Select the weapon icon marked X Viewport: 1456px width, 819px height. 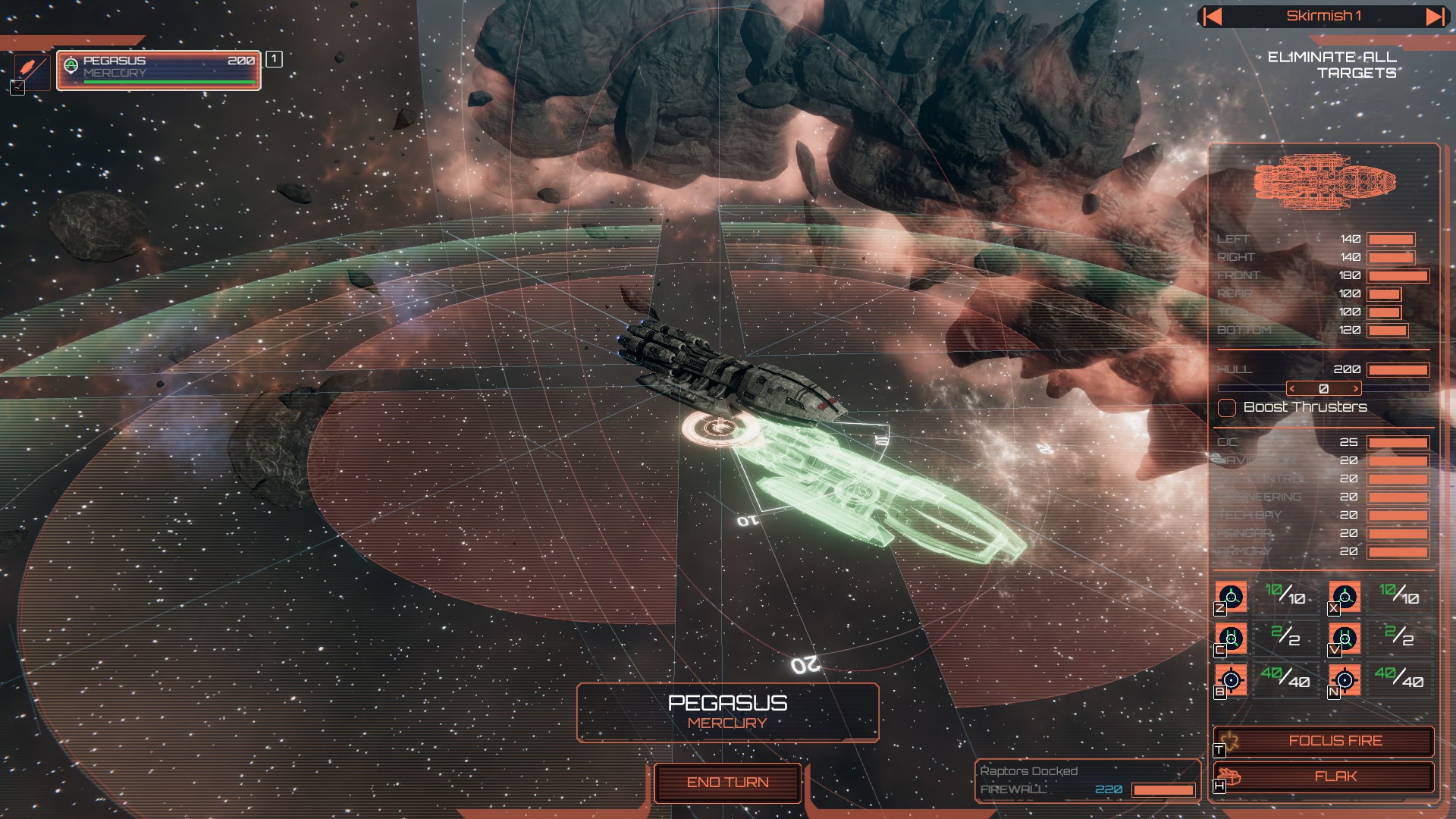point(1345,597)
